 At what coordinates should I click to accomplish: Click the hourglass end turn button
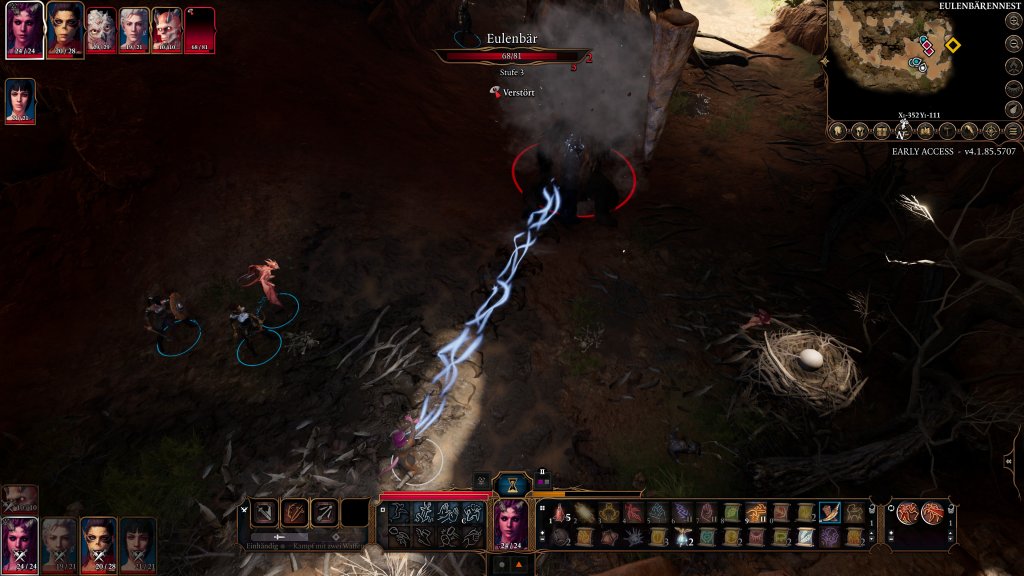pos(513,483)
